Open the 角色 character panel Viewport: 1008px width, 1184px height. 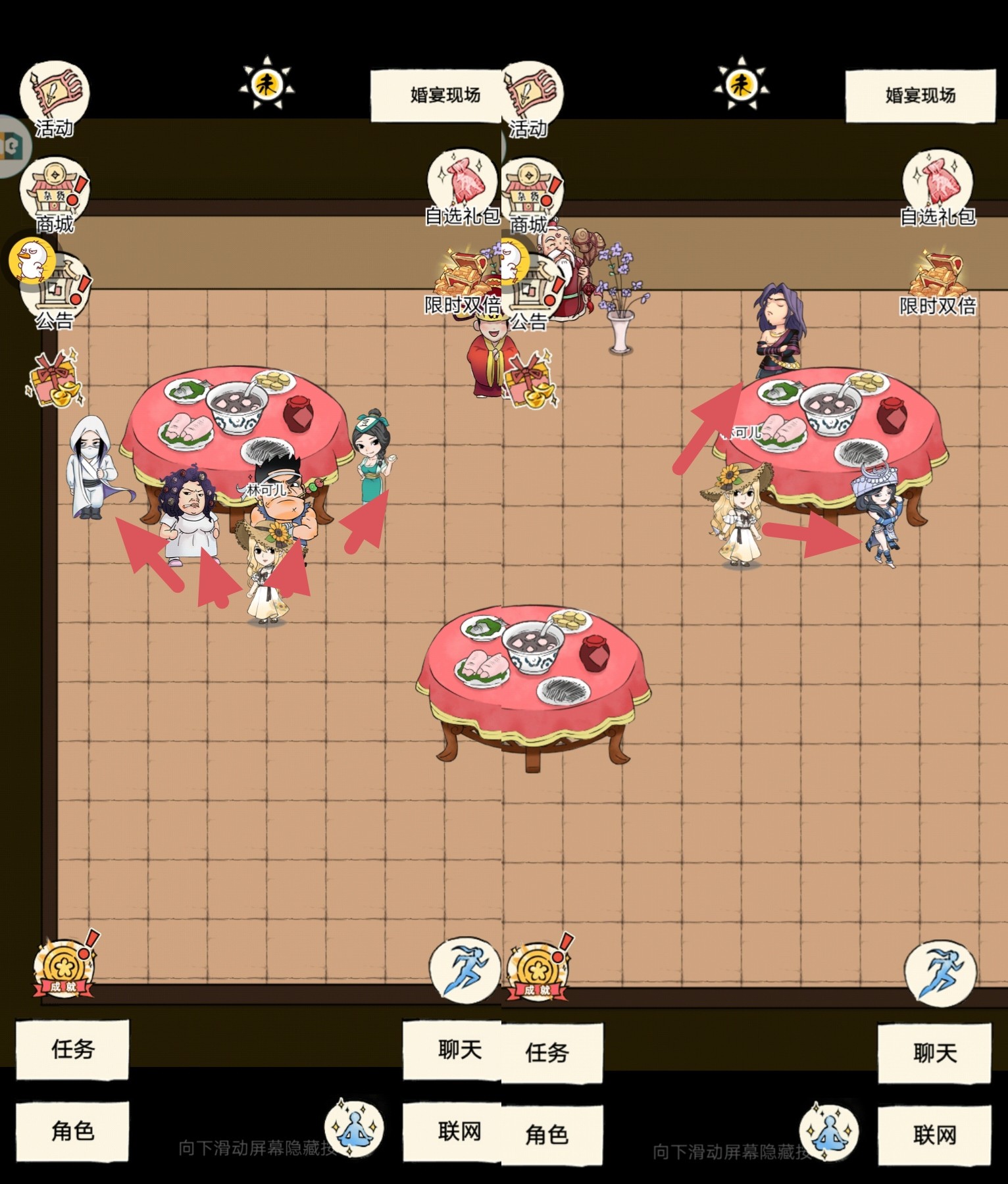click(72, 1133)
